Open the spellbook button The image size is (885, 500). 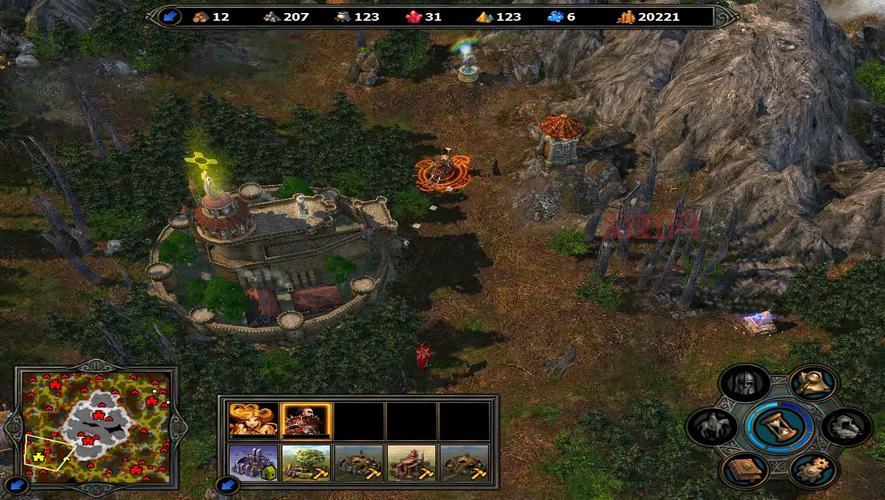[745, 470]
